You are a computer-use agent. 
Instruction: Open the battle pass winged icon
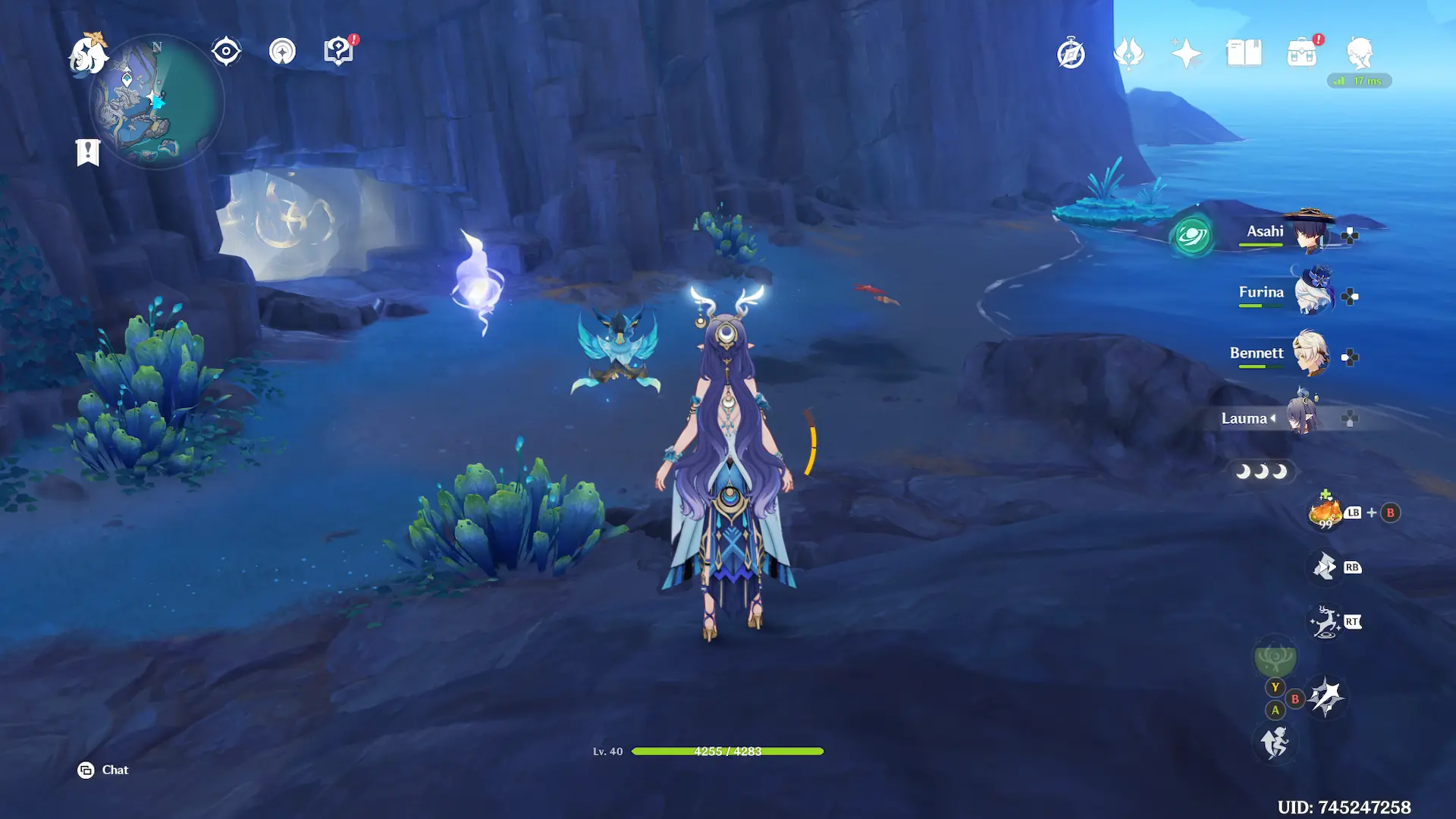(x=1128, y=54)
